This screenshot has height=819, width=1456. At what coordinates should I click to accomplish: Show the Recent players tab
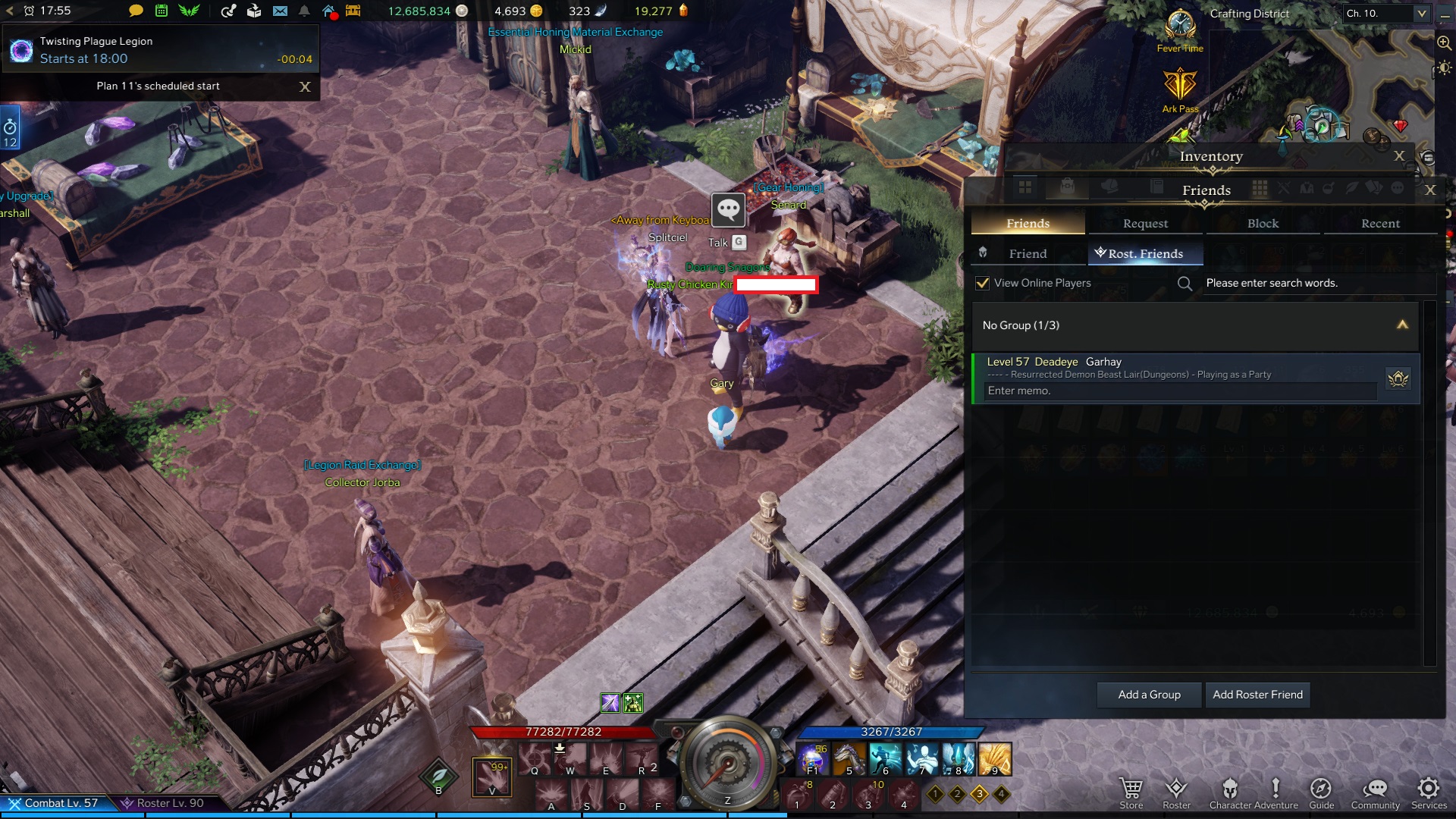[1380, 223]
